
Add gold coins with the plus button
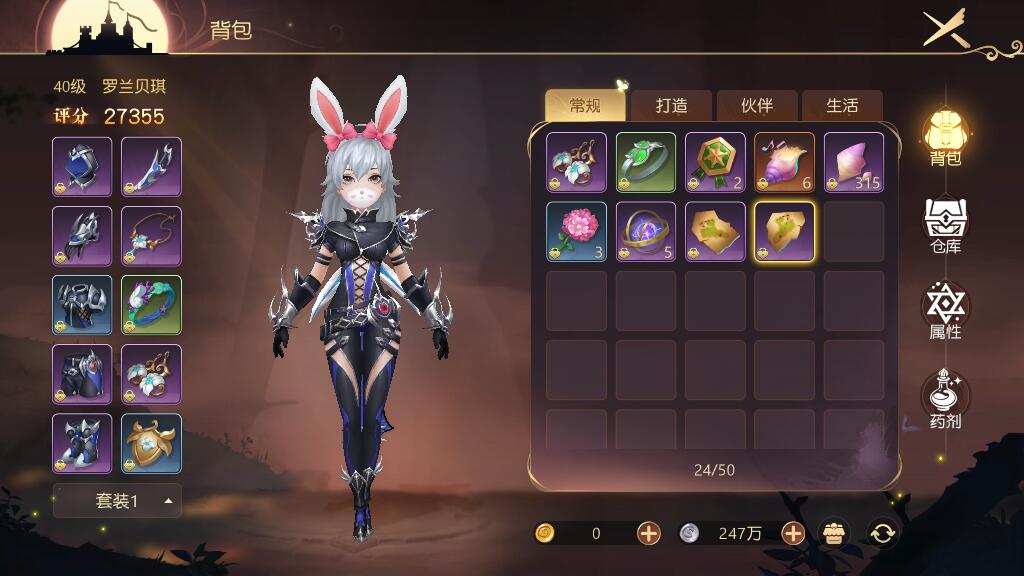coord(649,533)
